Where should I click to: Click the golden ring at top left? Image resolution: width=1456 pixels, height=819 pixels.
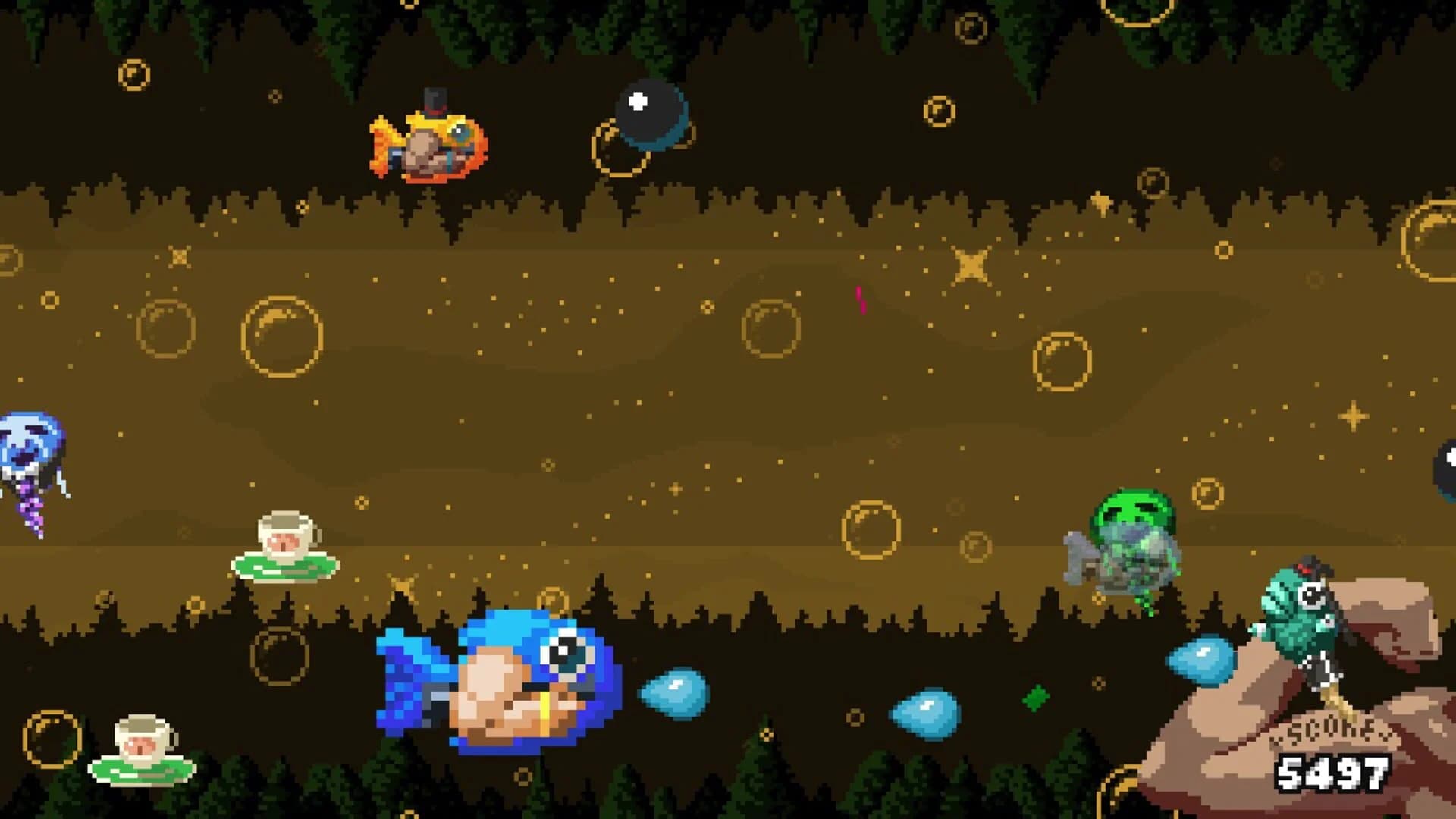pos(133,72)
